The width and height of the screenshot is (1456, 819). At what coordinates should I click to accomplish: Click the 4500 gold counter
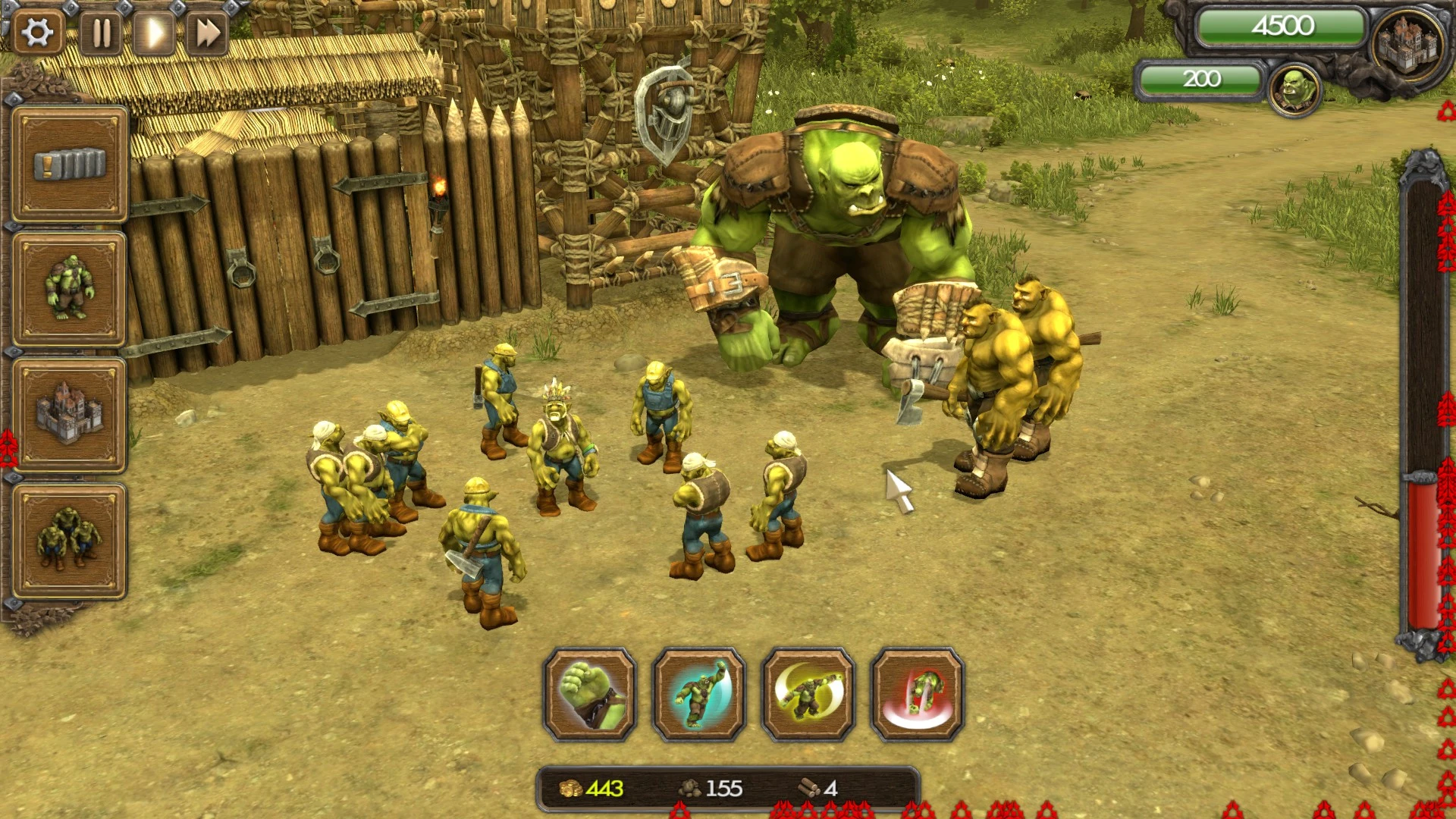click(1284, 25)
